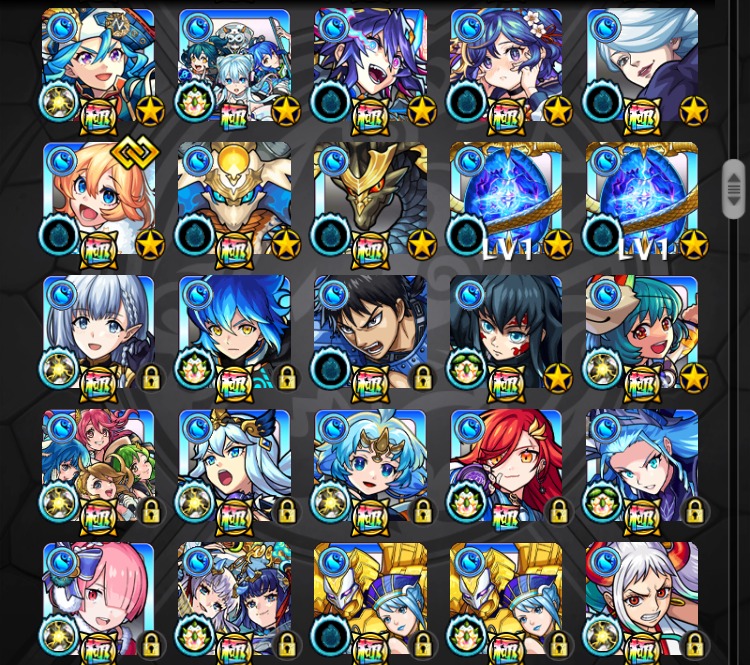Image resolution: width=750 pixels, height=665 pixels.
Task: Select the black-haired character with red face marks
Action: (x=506, y=331)
